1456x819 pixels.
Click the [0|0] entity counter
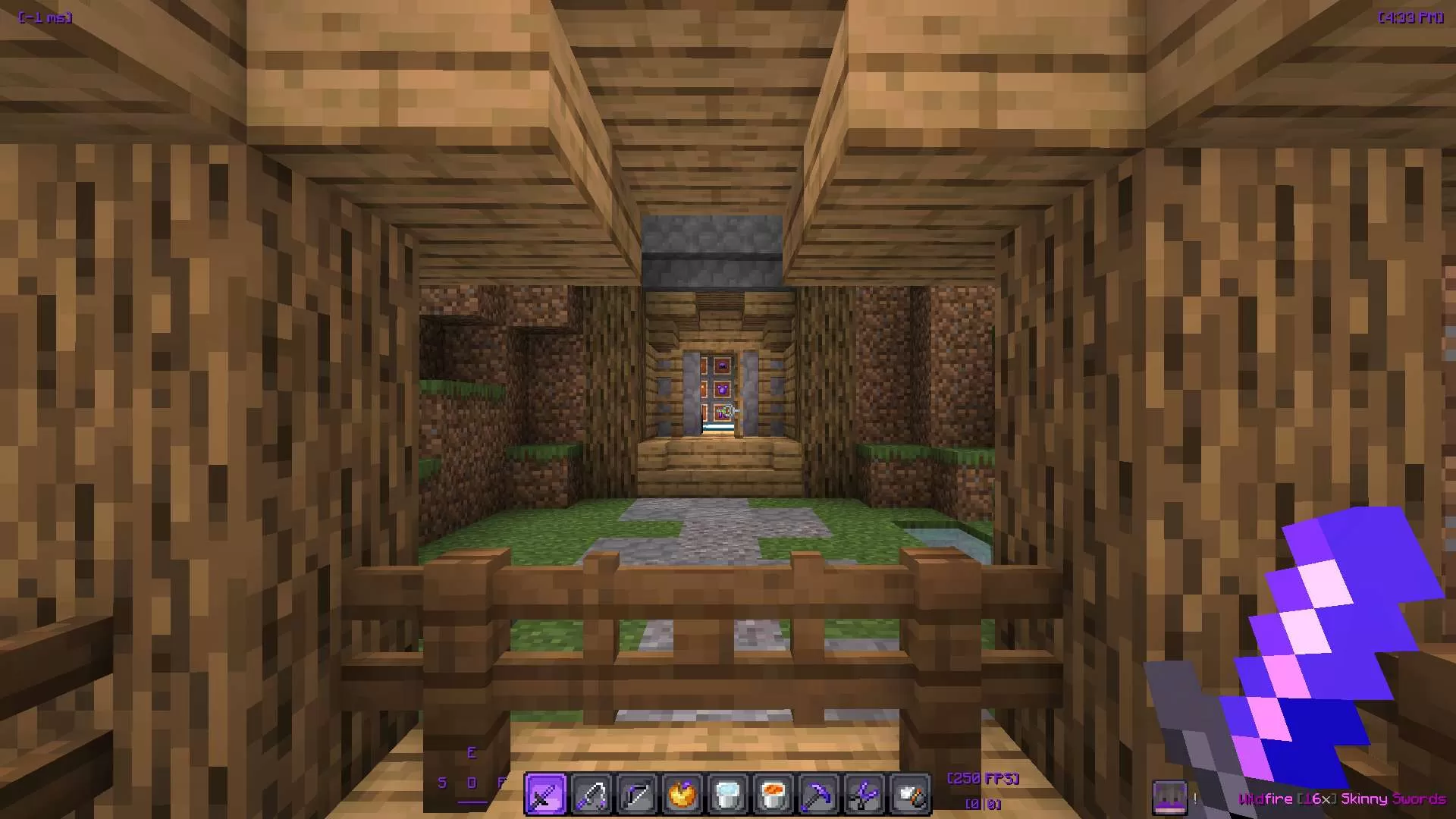pyautogui.click(x=982, y=803)
